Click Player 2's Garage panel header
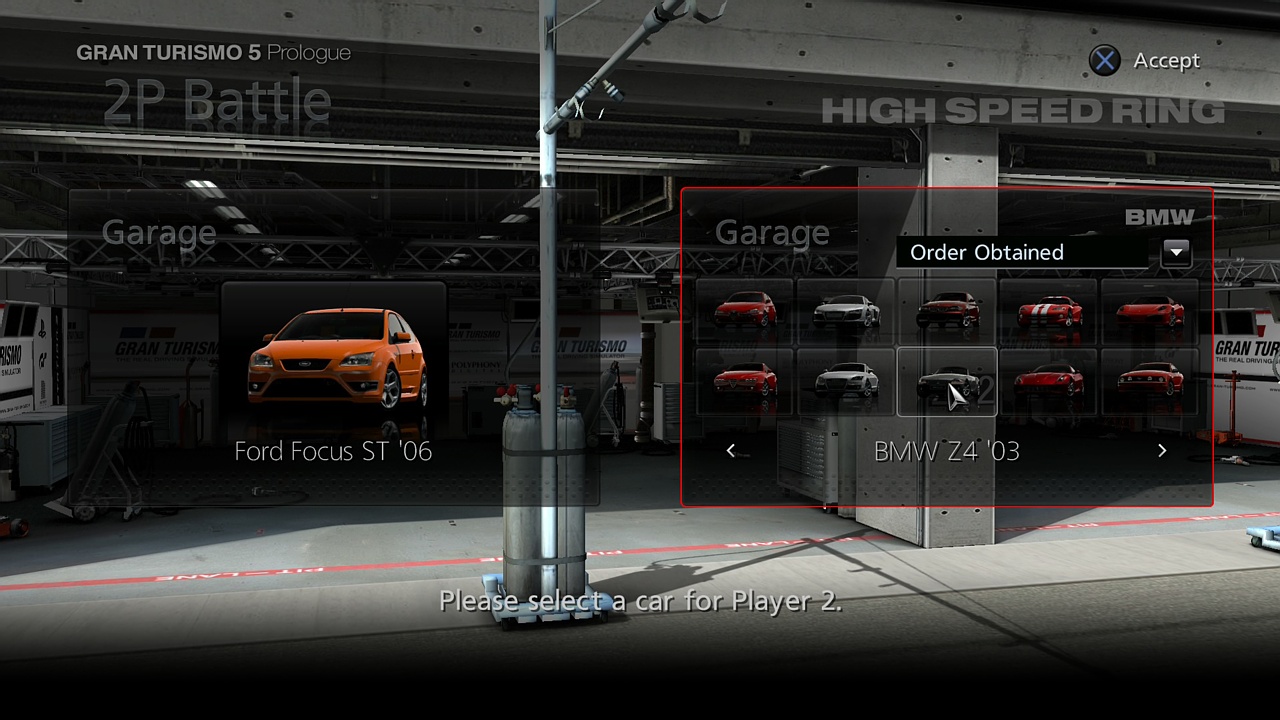The height and width of the screenshot is (720, 1280). (771, 232)
